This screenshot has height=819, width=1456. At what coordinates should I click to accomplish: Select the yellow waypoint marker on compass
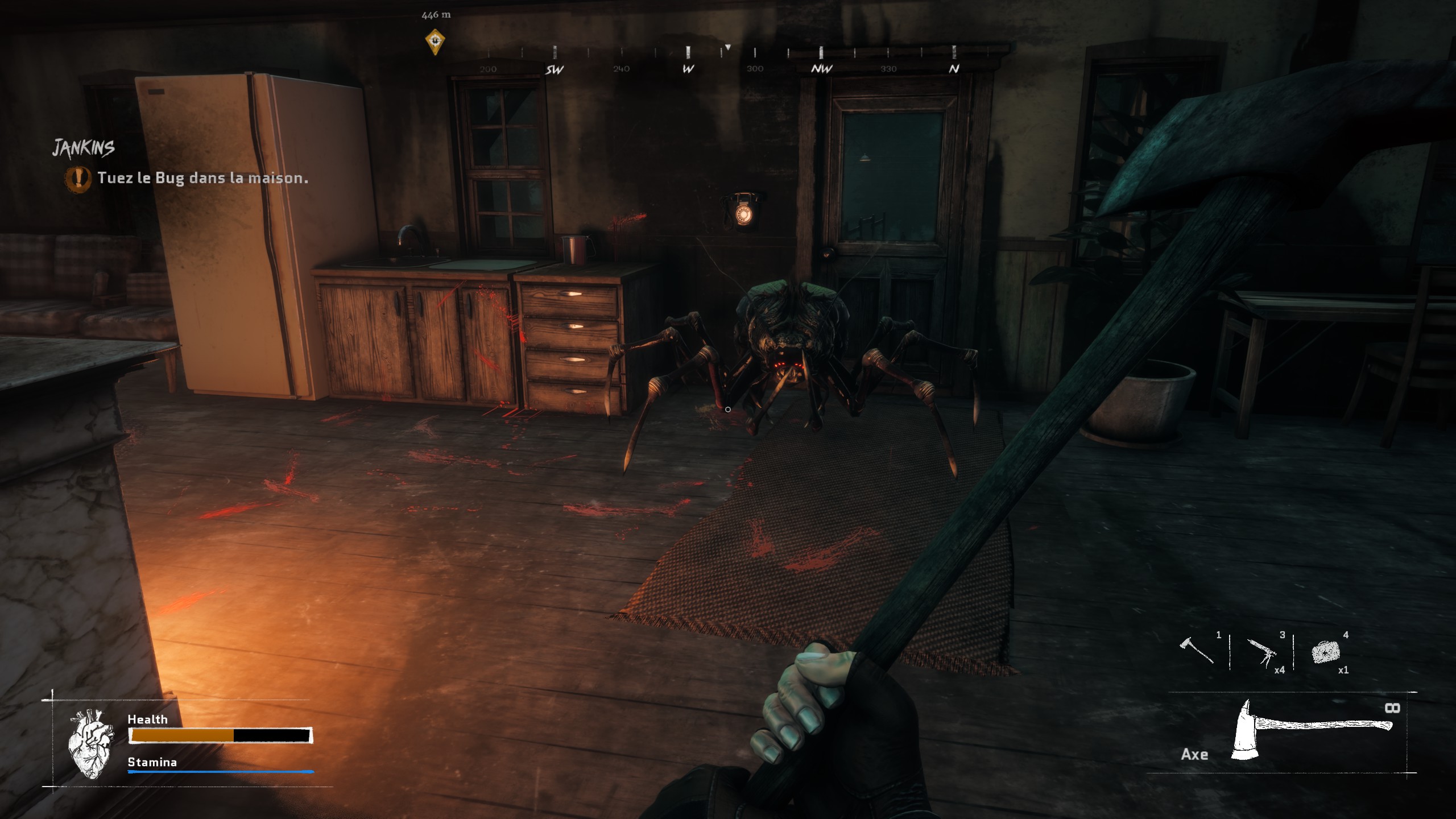[x=435, y=42]
